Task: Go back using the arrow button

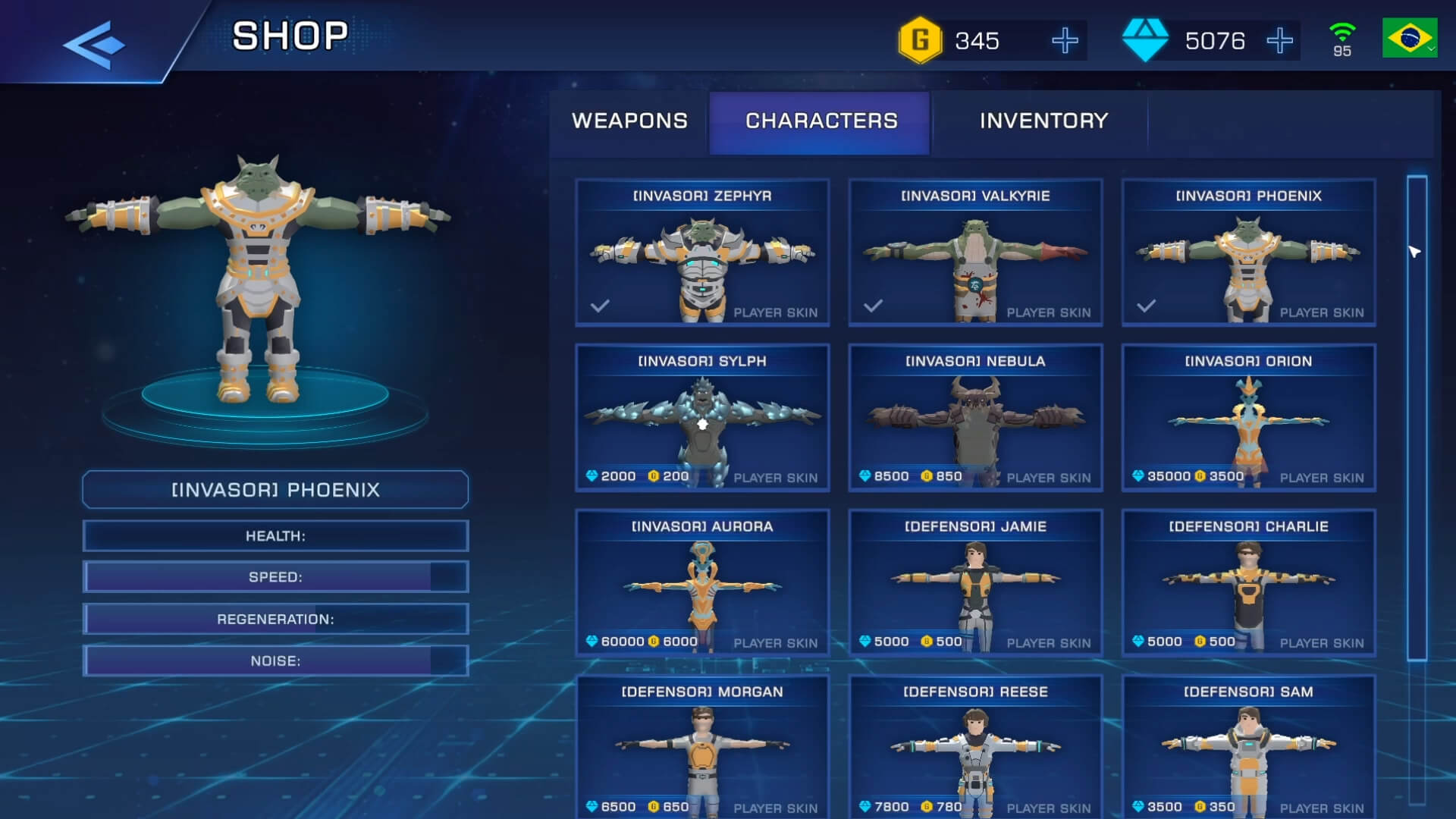Action: coord(94,44)
